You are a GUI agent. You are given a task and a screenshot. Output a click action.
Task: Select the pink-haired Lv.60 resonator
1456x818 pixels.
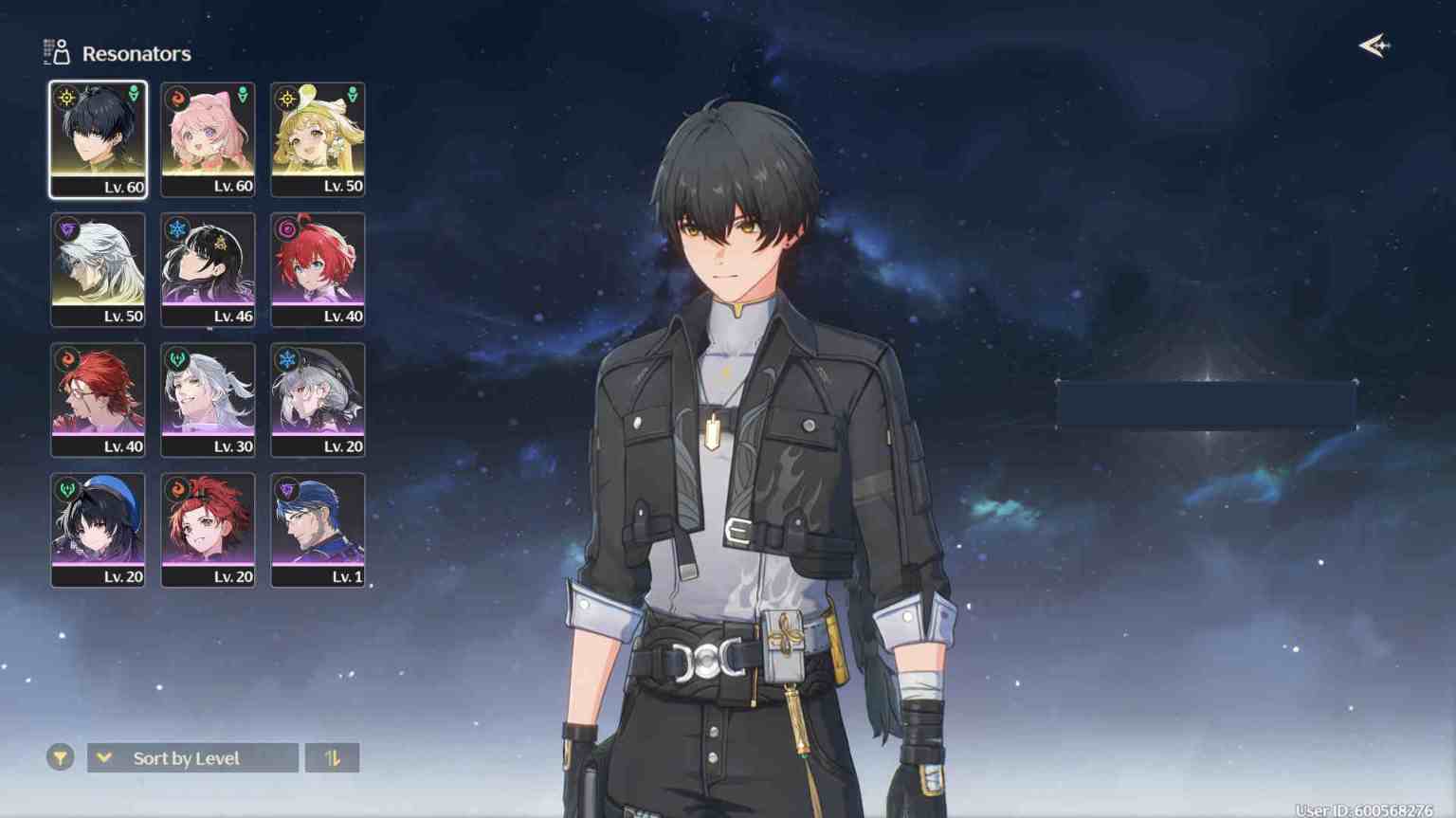point(208,139)
